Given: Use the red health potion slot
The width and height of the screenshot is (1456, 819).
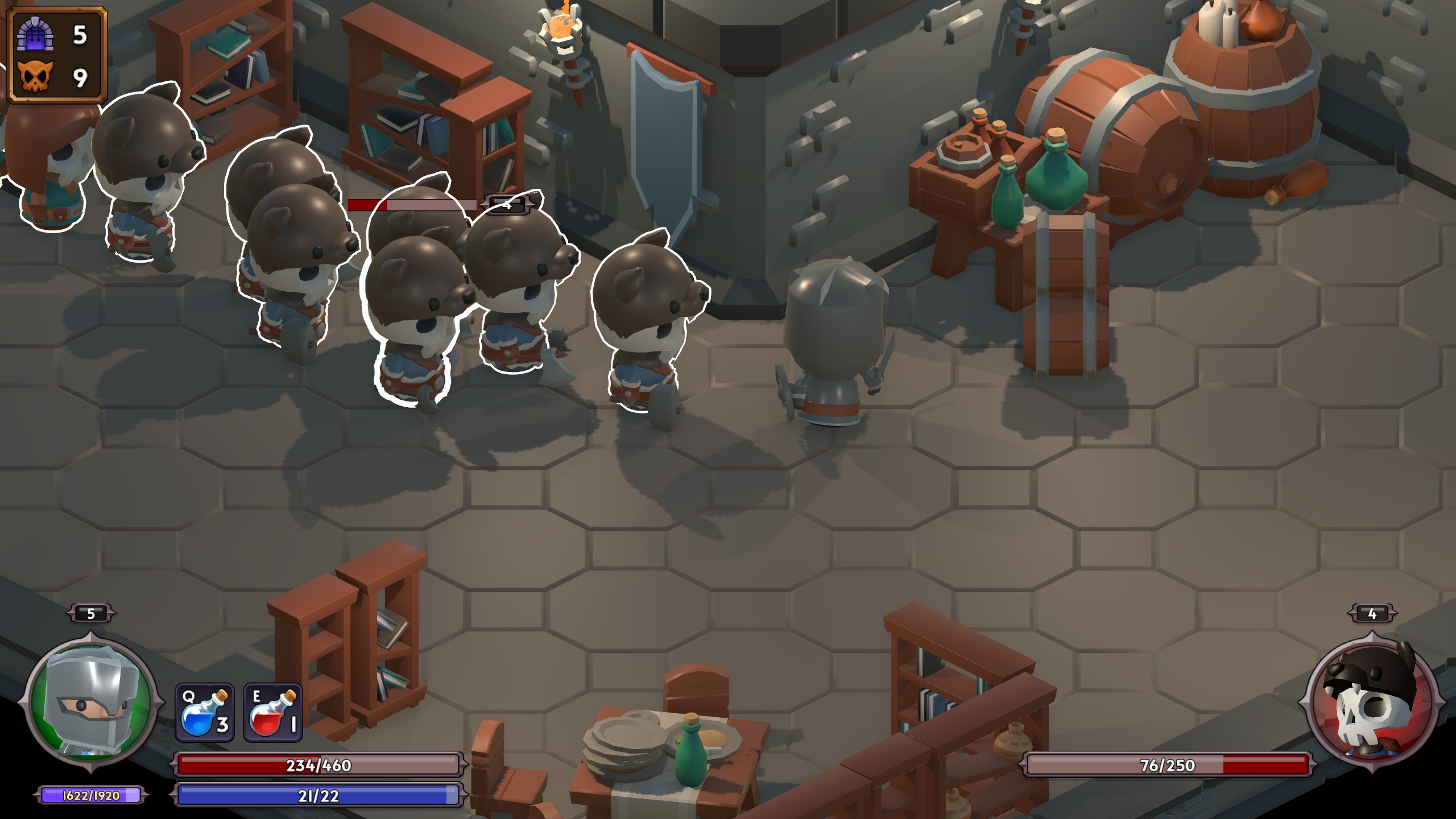Looking at the screenshot, I should click(x=273, y=713).
